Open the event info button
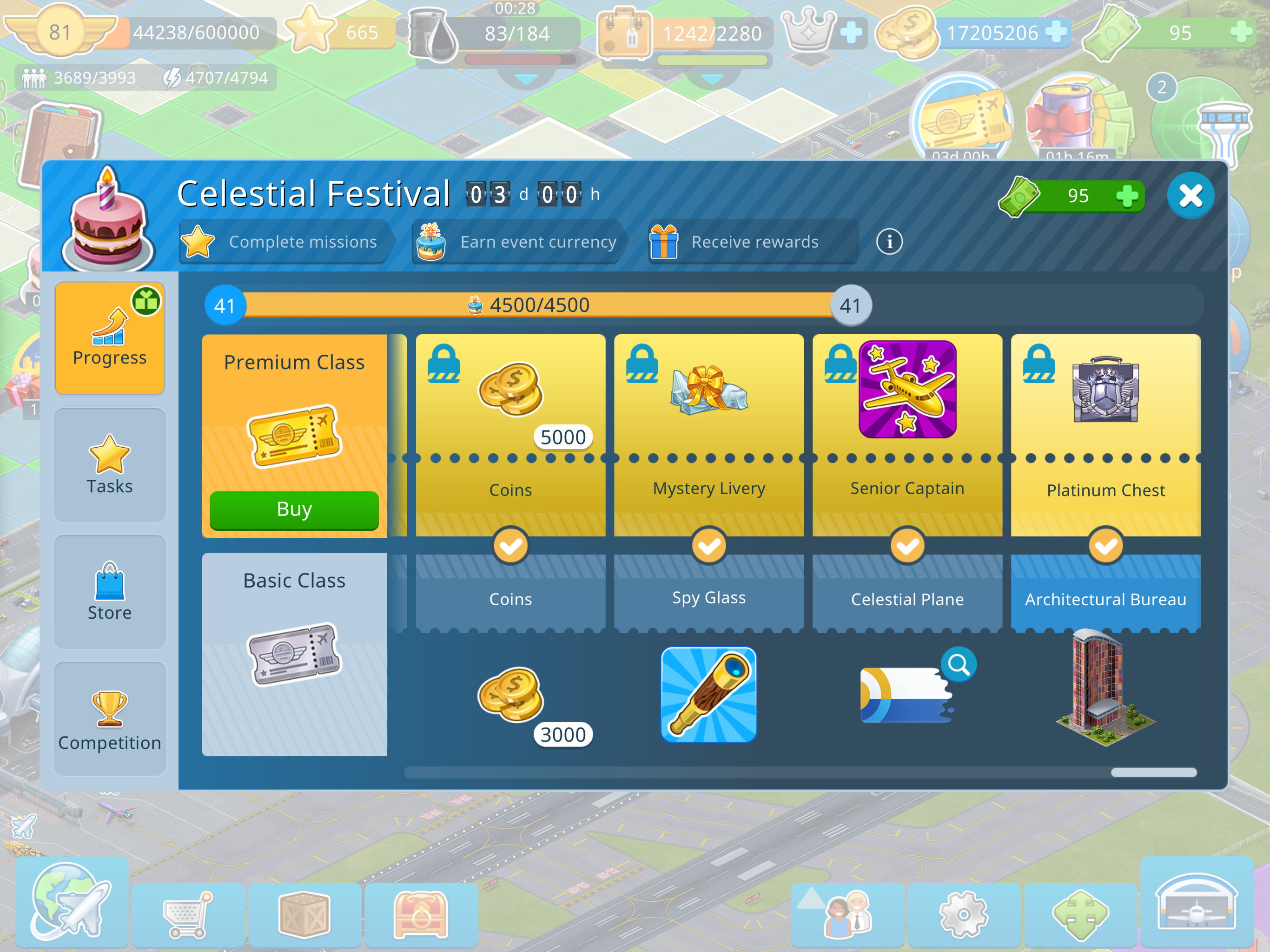This screenshot has width=1270, height=952. (x=889, y=242)
